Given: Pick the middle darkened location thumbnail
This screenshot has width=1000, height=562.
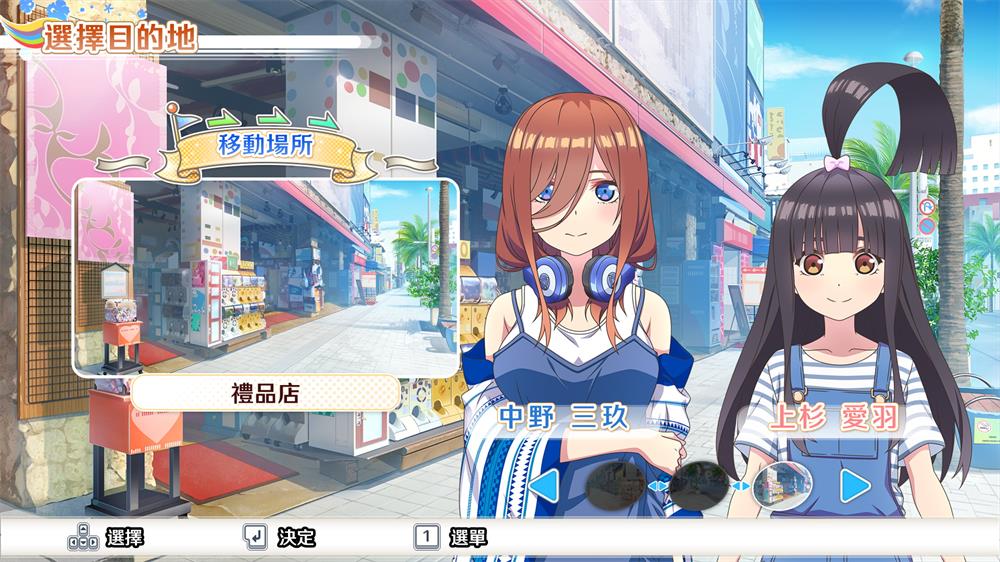Looking at the screenshot, I should point(698,485).
